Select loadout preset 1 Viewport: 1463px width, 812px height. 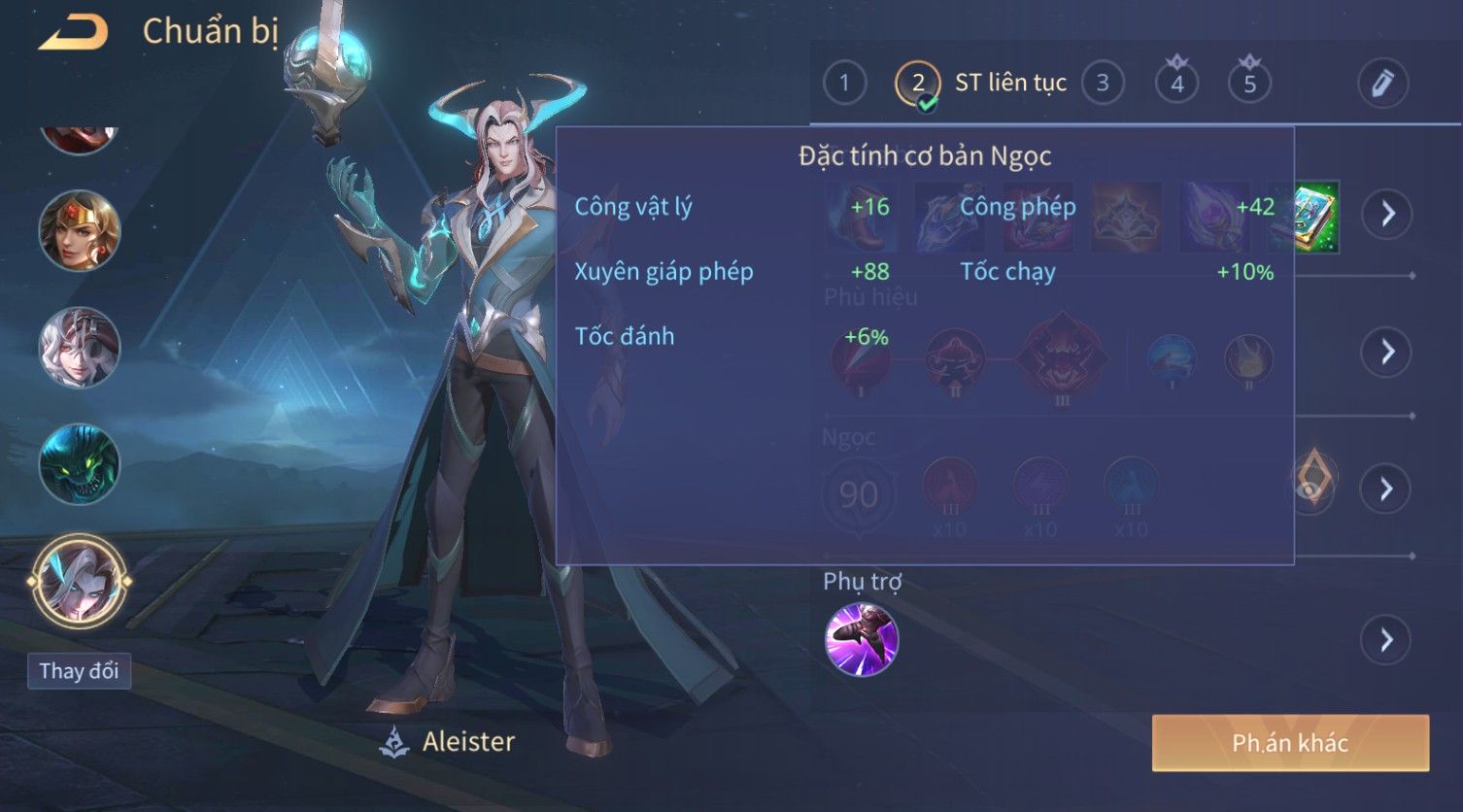click(x=844, y=83)
